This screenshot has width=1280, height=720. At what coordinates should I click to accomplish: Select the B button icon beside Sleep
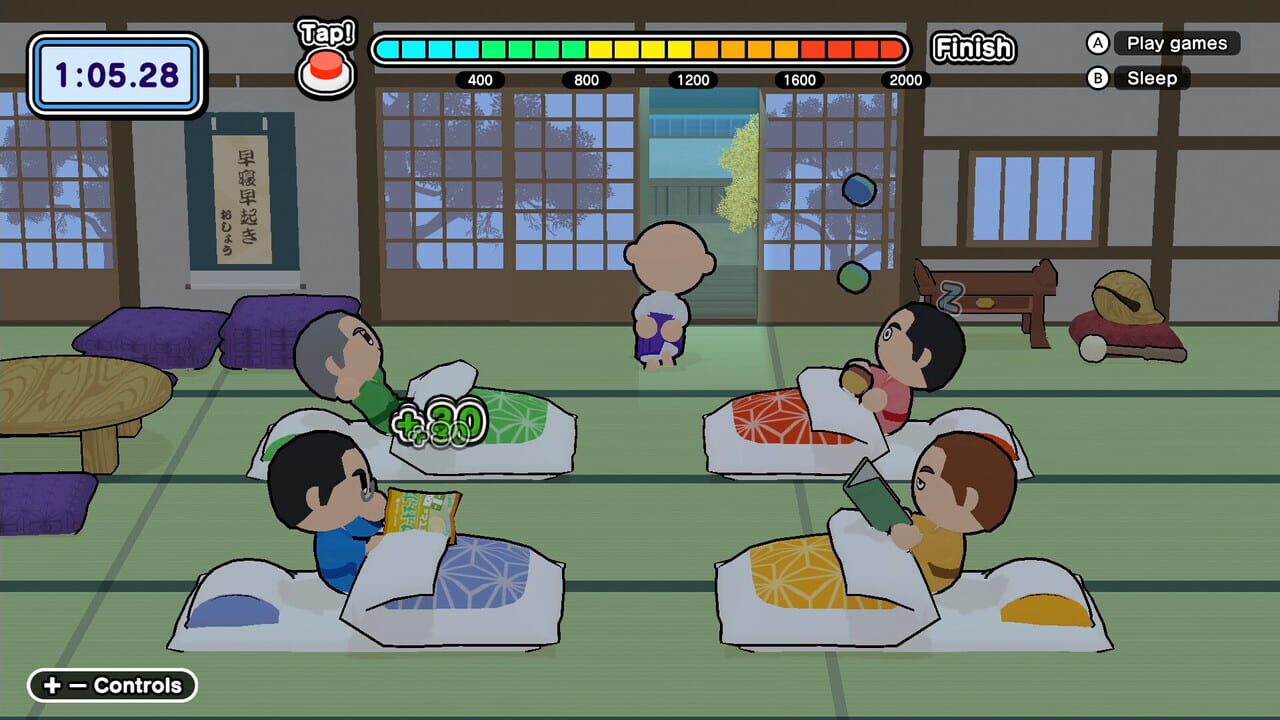1096,78
